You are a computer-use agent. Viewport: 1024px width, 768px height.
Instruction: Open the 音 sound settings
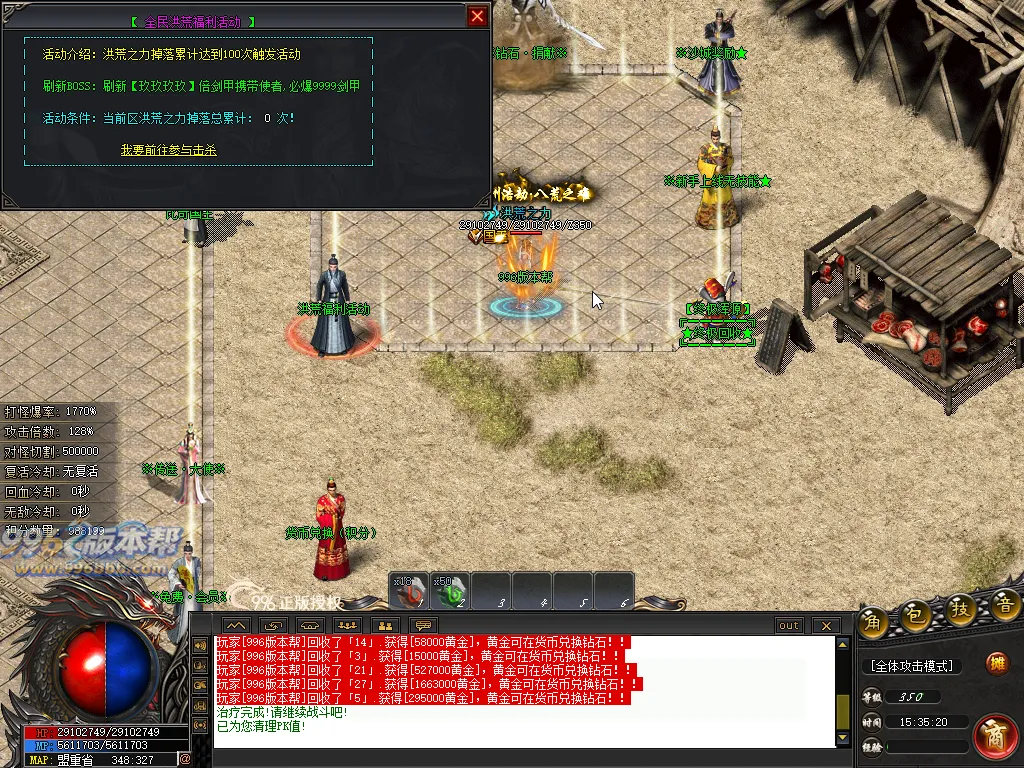tap(1004, 603)
